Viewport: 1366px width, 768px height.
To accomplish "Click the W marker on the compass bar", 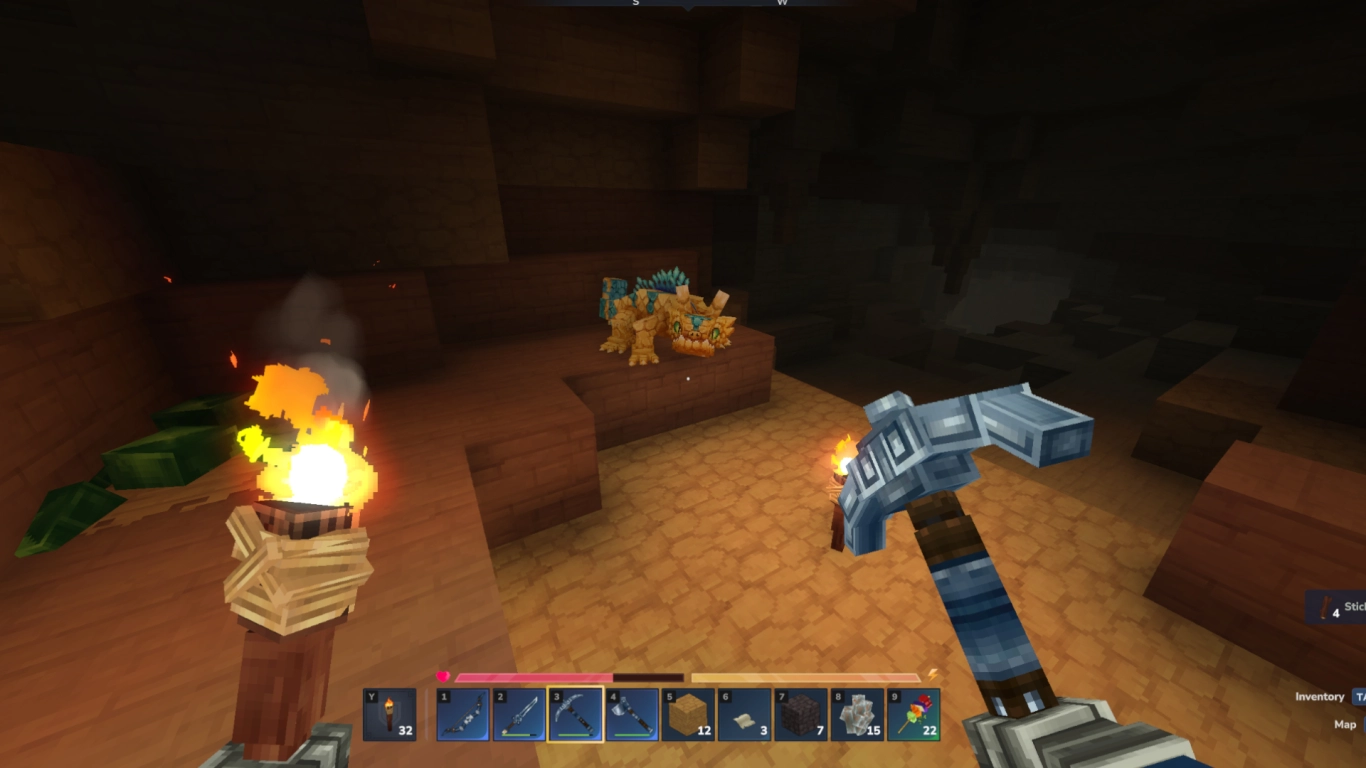I will point(783,4).
